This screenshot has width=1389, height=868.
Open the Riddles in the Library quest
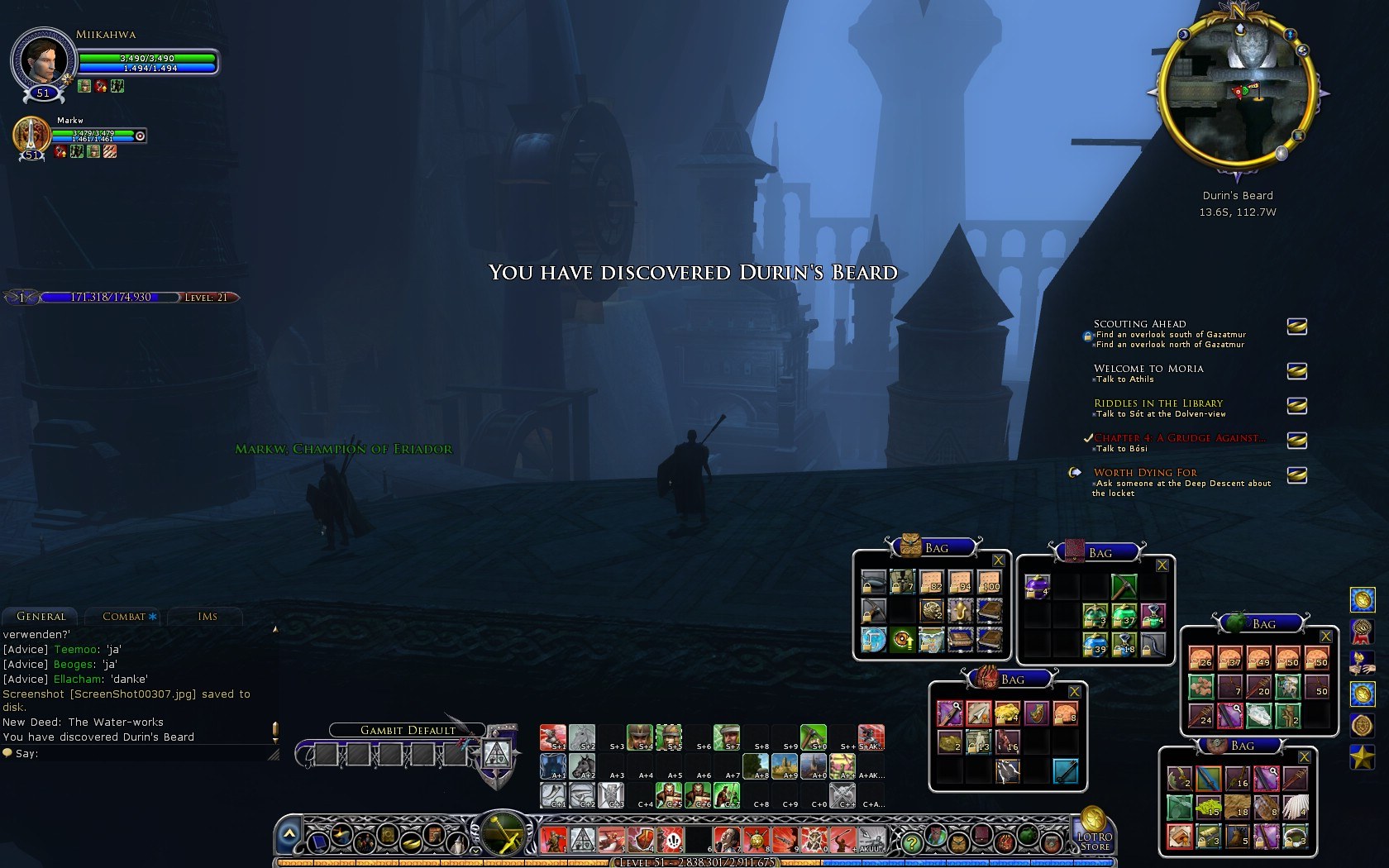pos(1157,403)
